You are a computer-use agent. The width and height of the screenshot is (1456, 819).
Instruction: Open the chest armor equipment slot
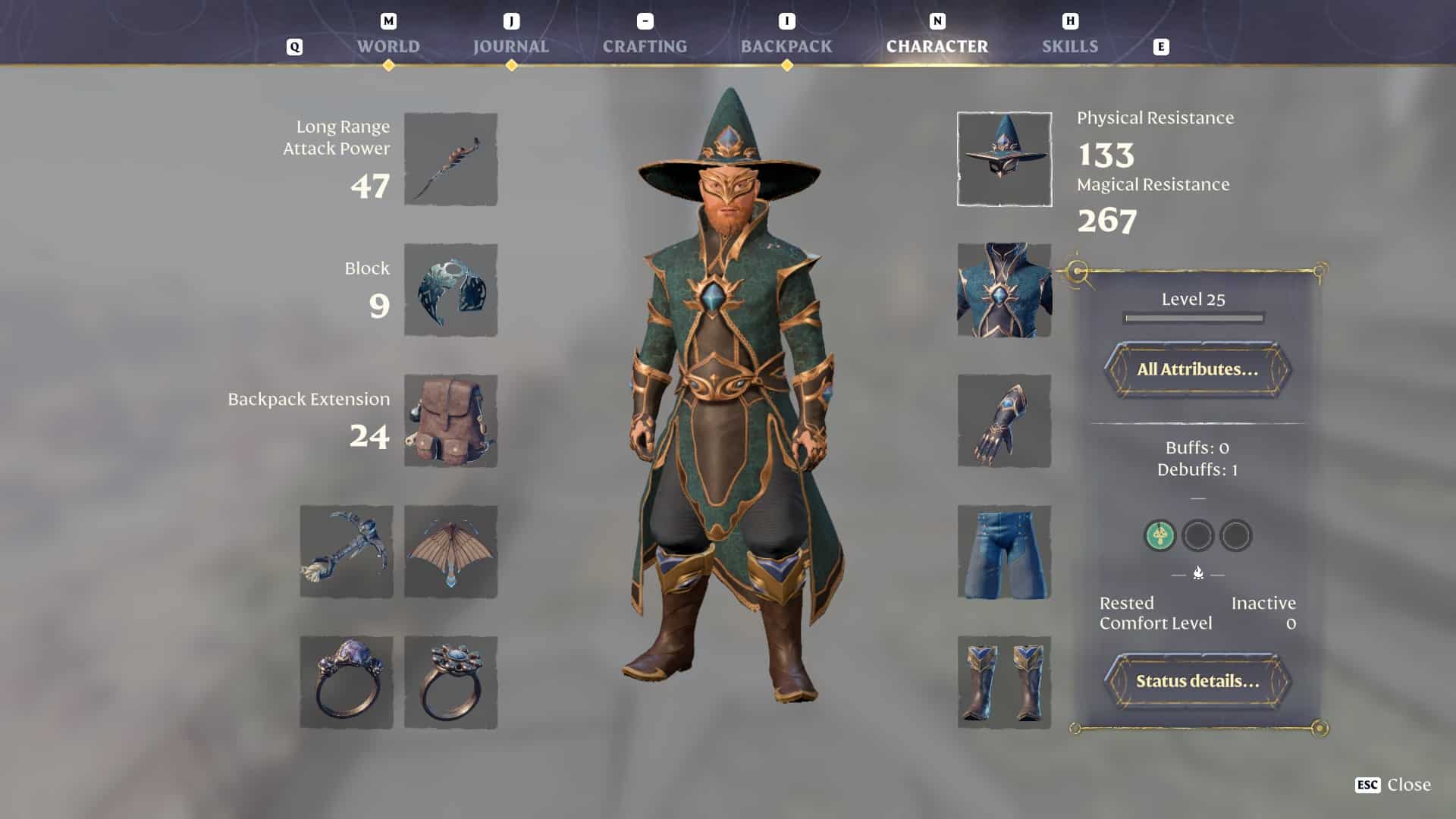(x=1003, y=290)
